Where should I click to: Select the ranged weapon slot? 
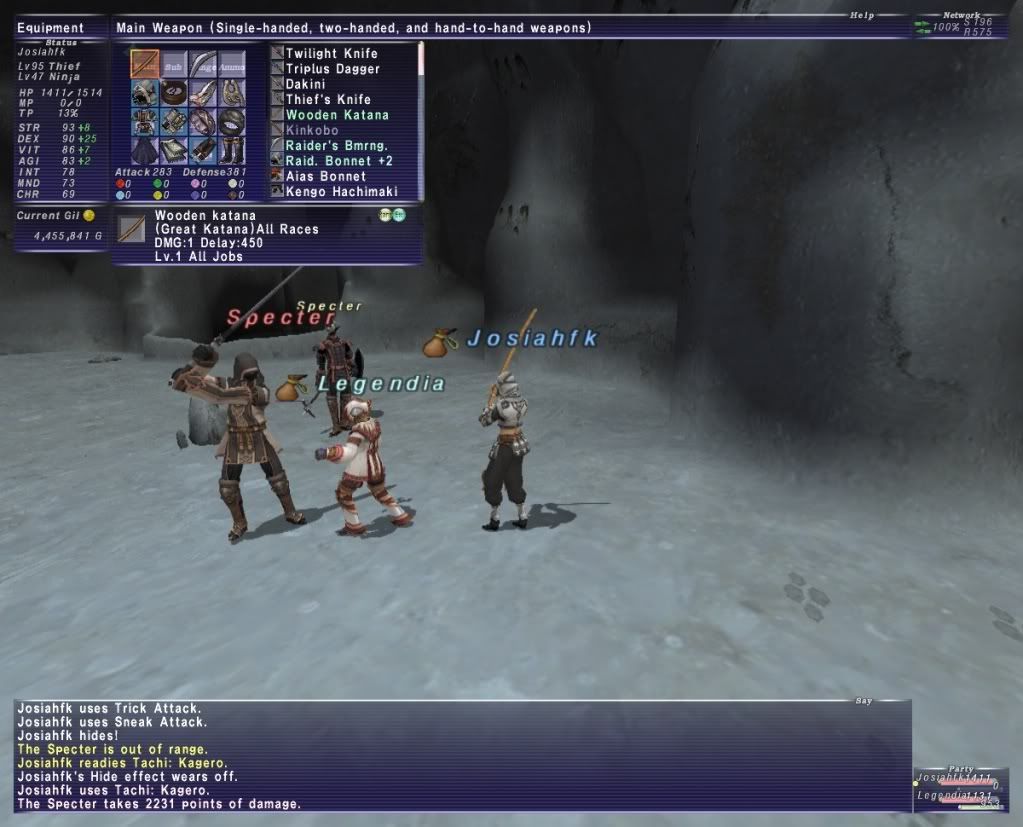tap(203, 65)
